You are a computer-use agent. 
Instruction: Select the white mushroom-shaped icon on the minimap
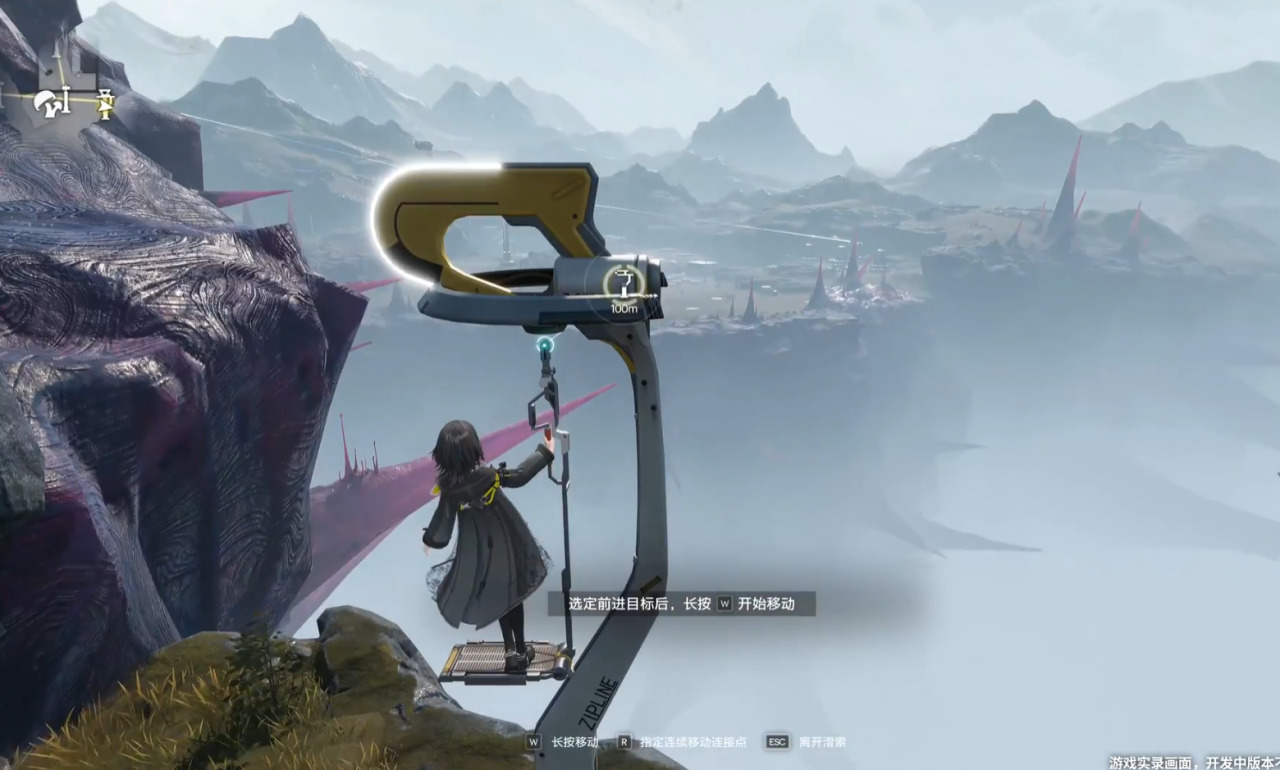45,102
